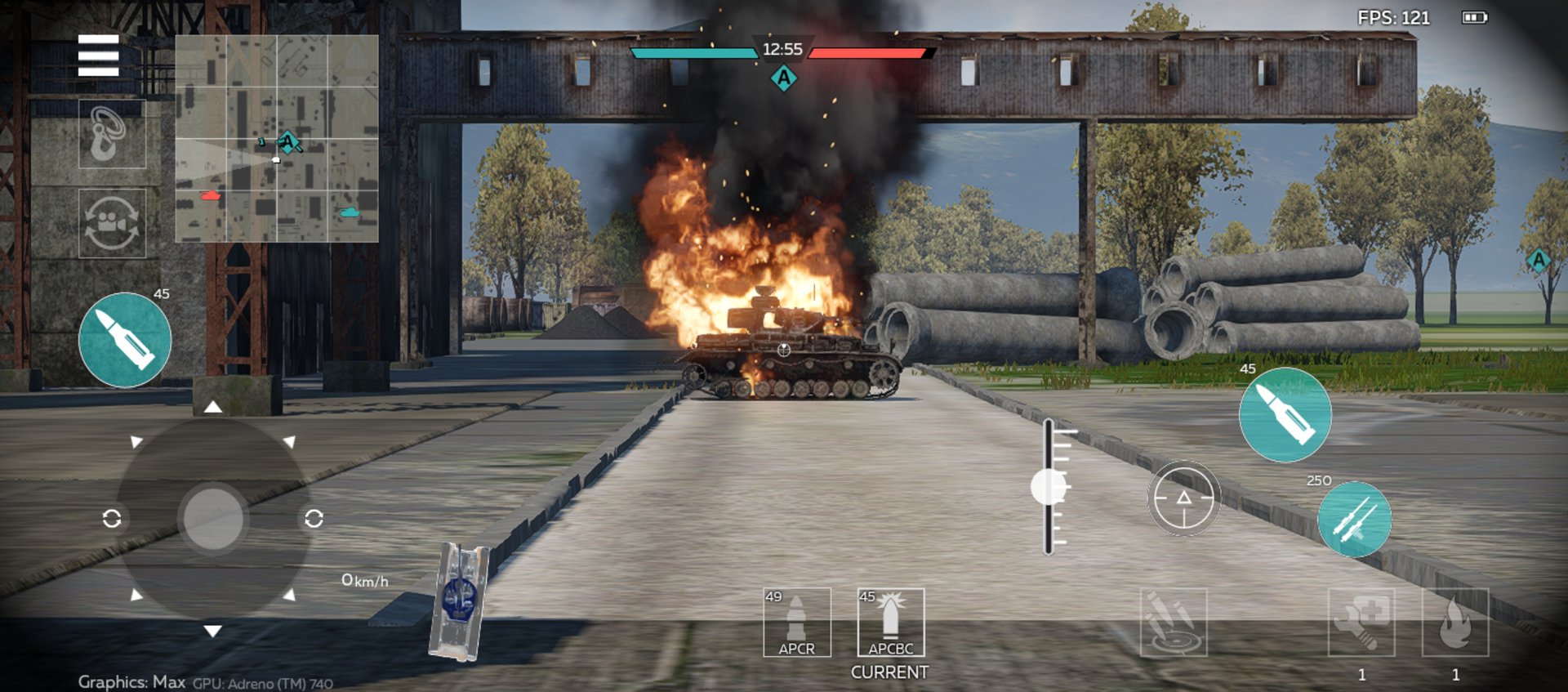Fire the machine gun with 250 rounds

click(1354, 520)
